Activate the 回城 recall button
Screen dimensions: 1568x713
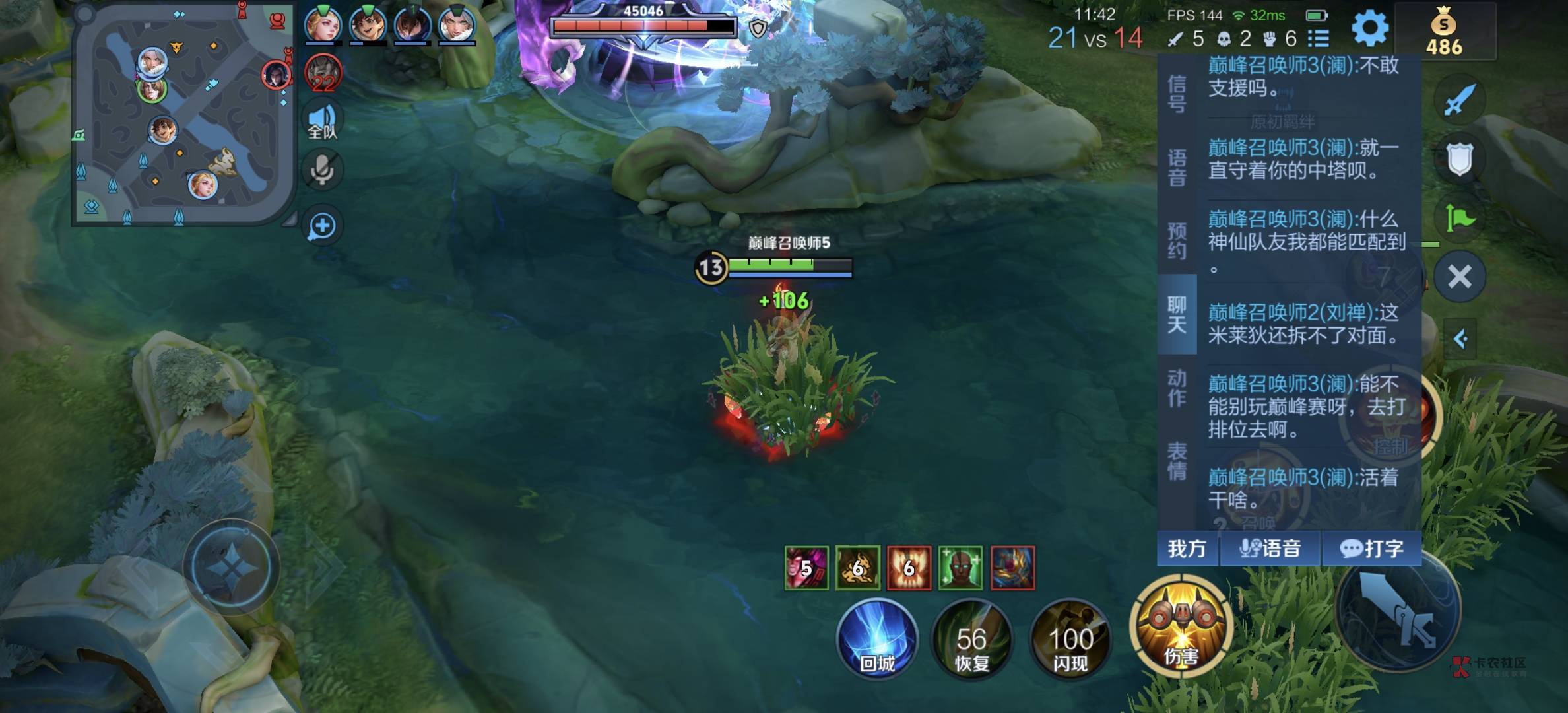(876, 638)
